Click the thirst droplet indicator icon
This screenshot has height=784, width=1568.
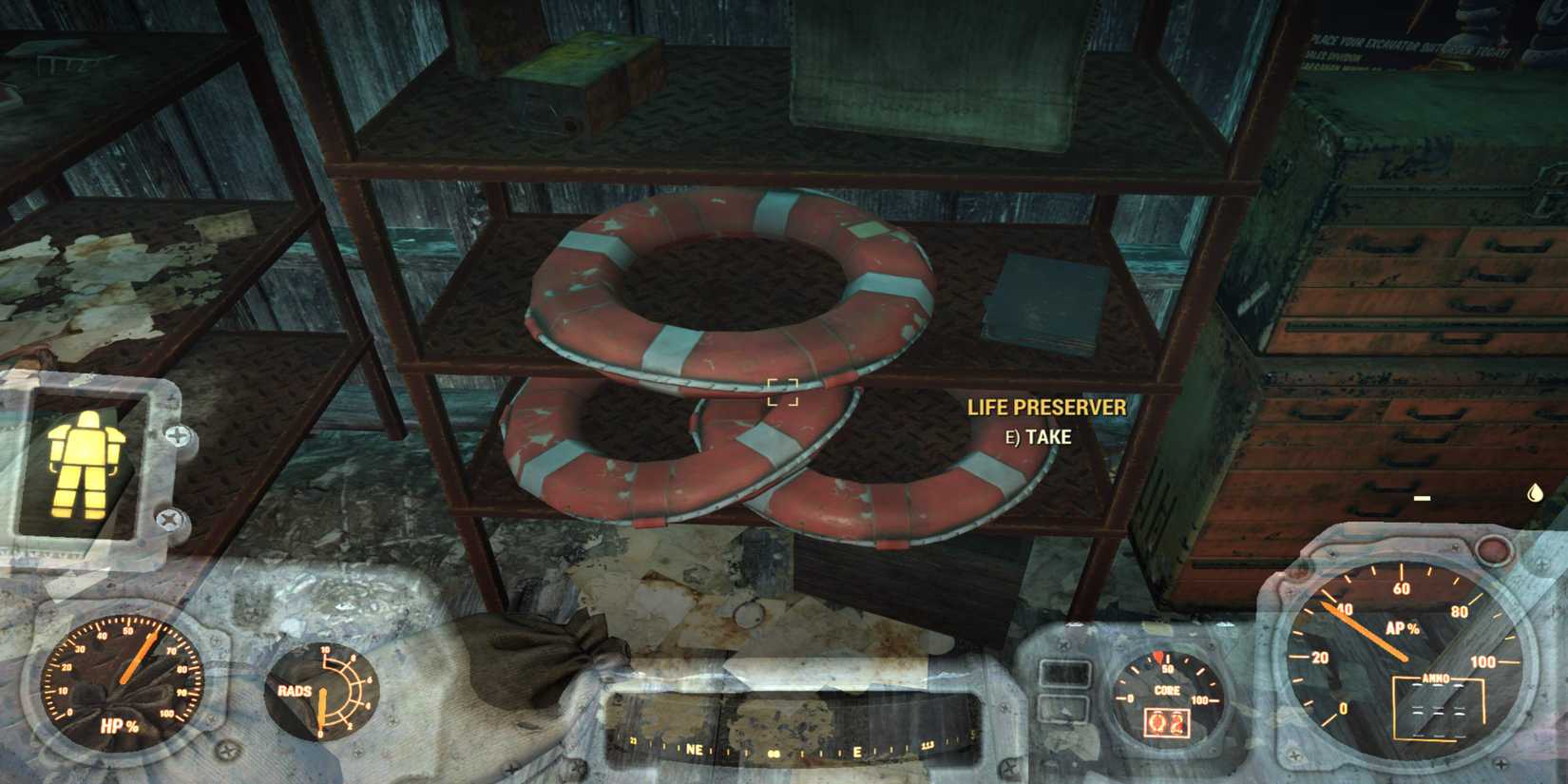[x=1535, y=492]
